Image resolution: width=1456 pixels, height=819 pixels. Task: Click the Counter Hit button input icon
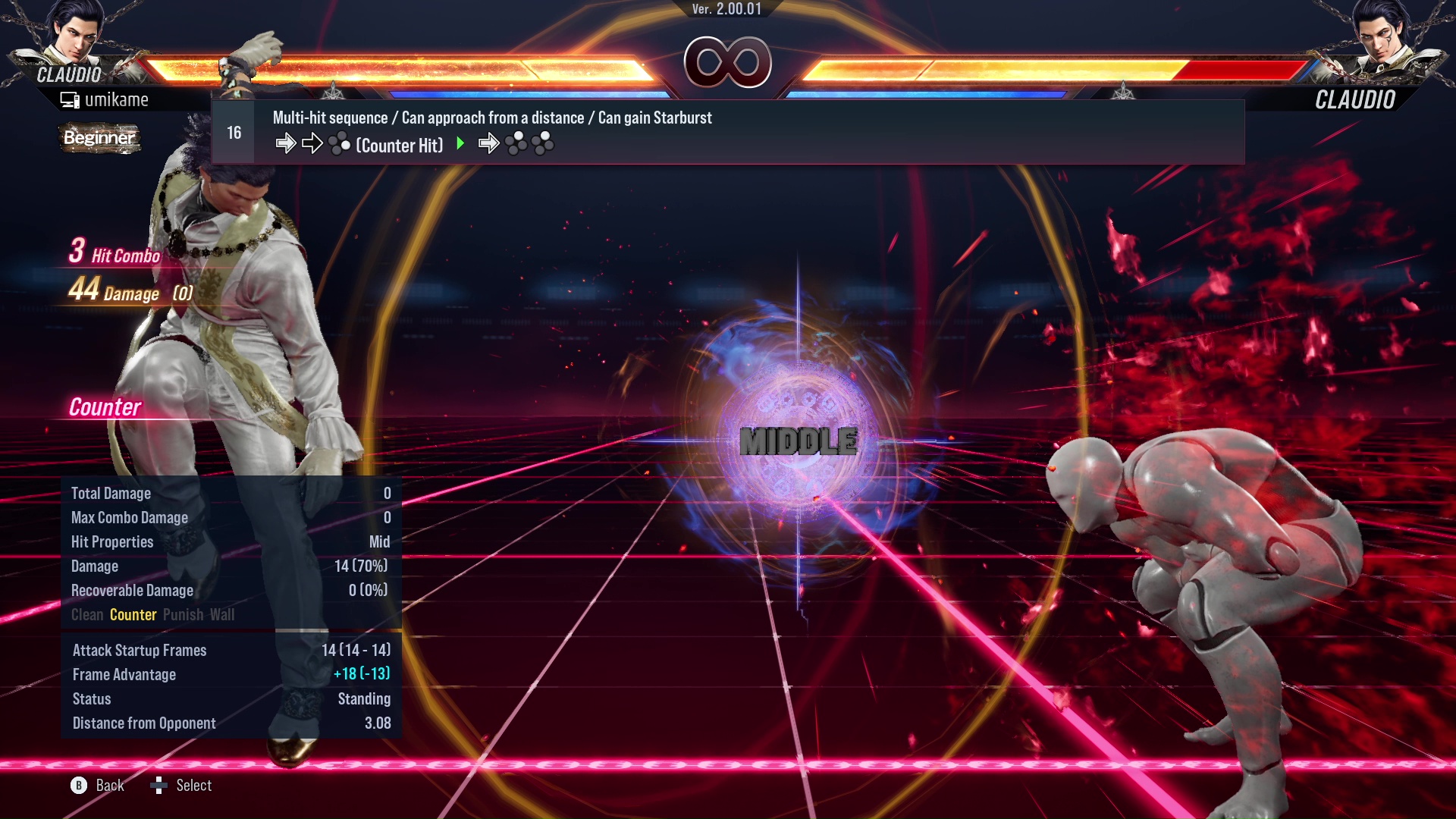(x=338, y=143)
